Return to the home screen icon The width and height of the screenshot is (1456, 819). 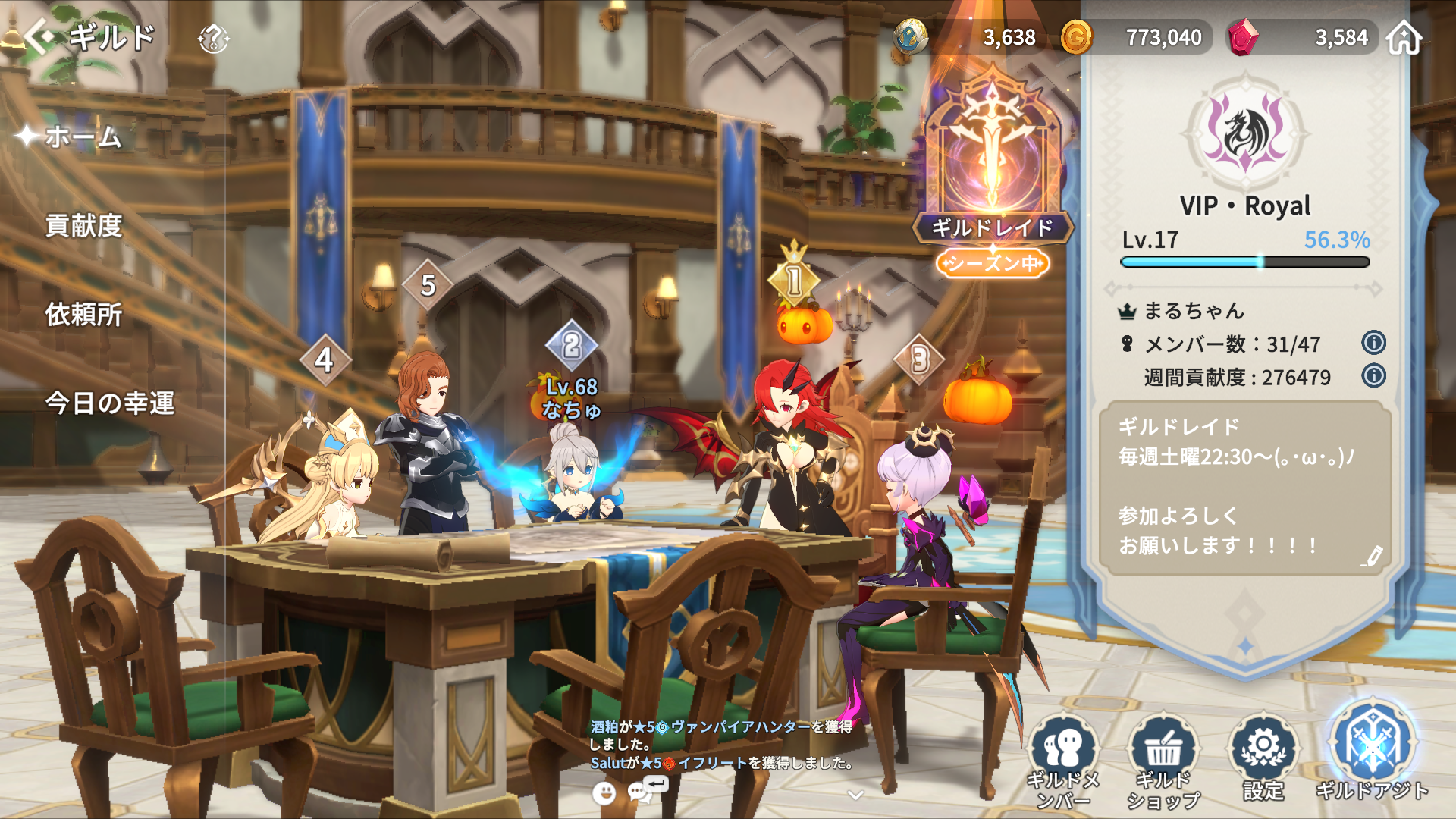point(1404,38)
